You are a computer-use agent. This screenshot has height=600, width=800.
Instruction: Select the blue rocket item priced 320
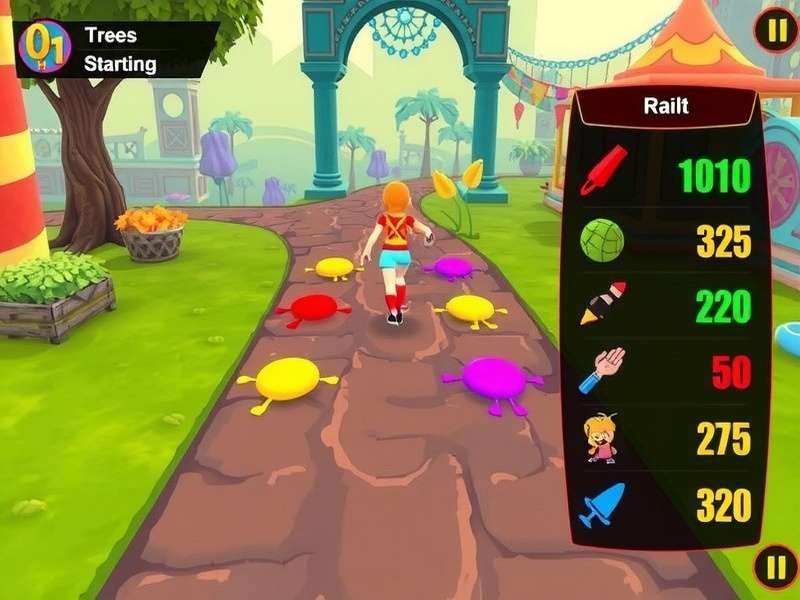click(602, 504)
